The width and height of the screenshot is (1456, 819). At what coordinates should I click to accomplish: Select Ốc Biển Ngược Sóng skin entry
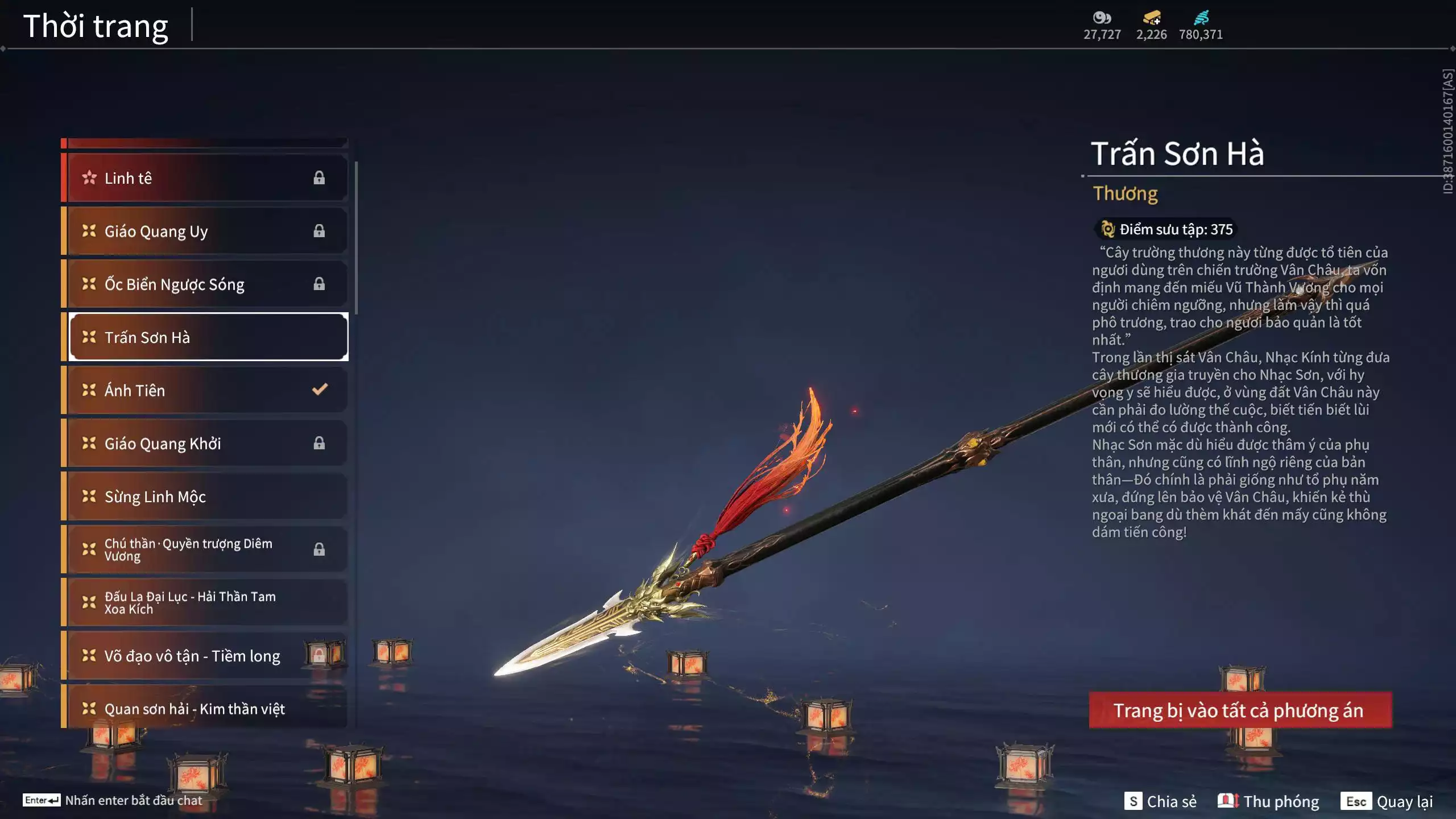click(x=205, y=284)
